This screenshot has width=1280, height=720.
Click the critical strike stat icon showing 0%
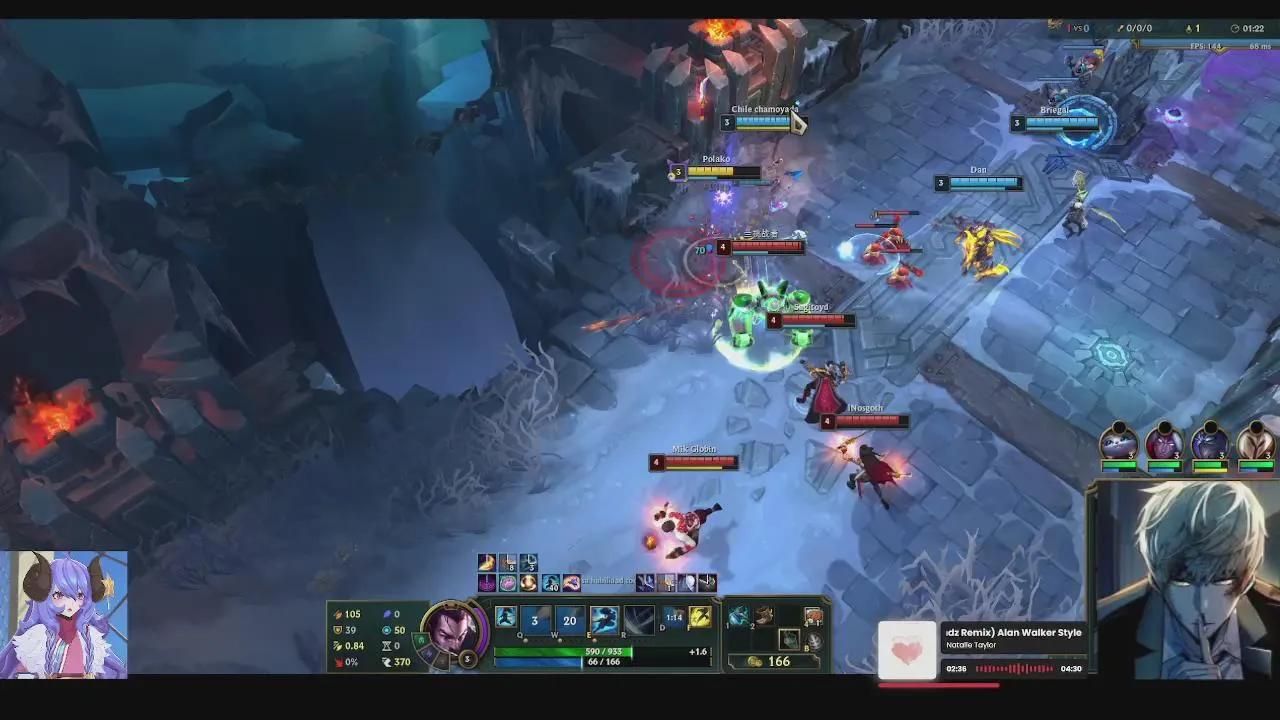coord(340,661)
